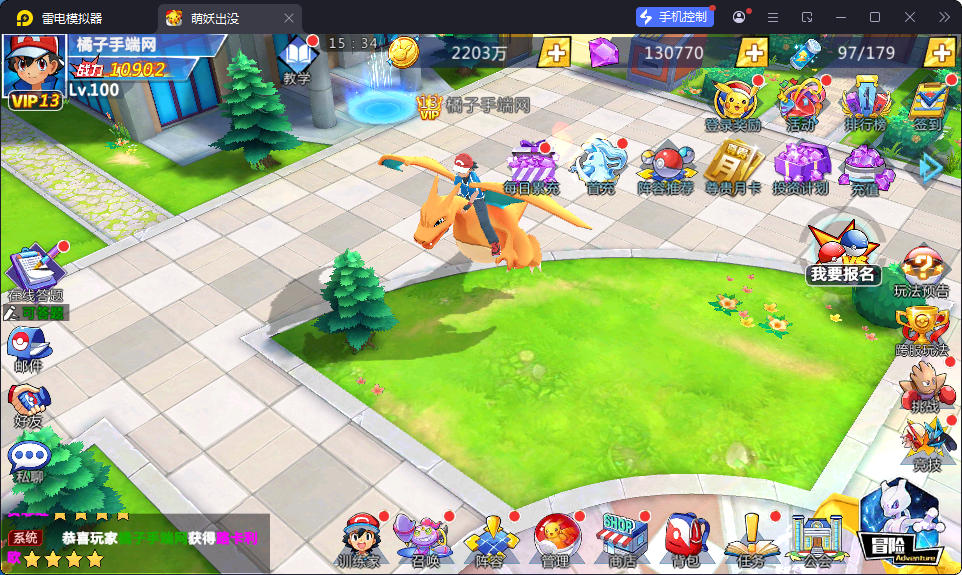Open the 首充 first recharge offer
The image size is (962, 575).
click(x=600, y=164)
